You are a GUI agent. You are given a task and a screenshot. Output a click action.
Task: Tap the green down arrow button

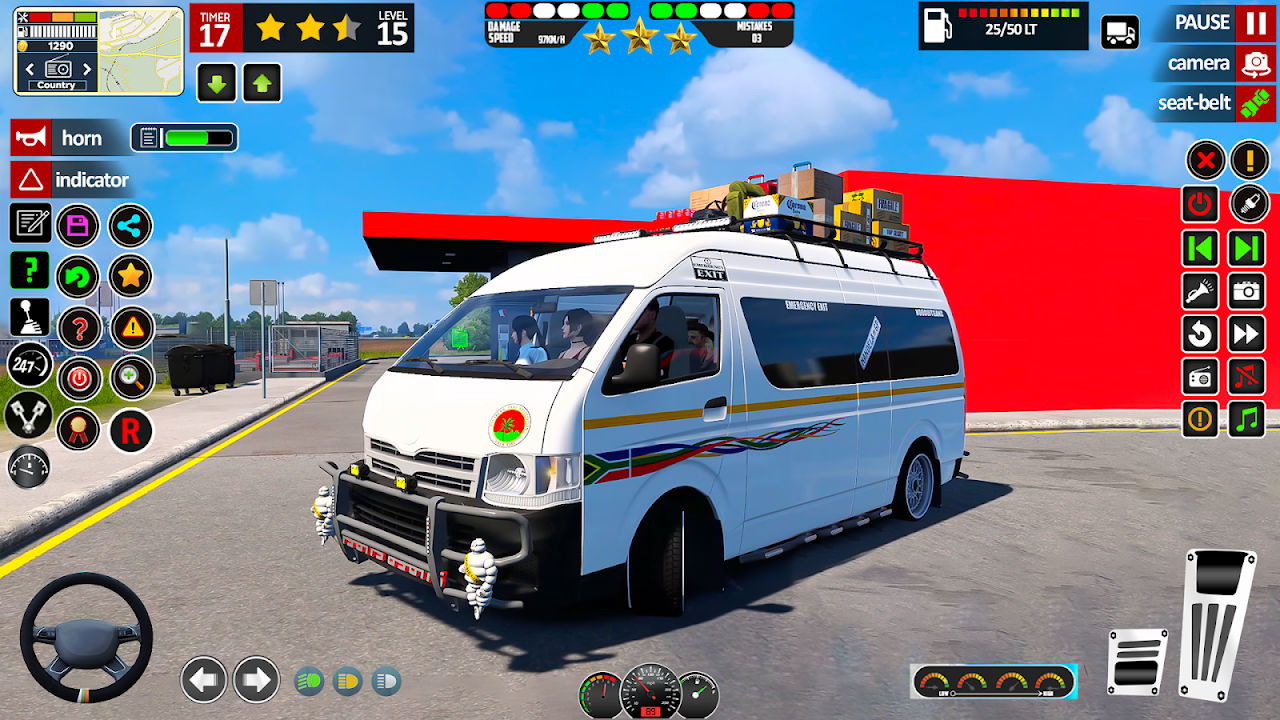tap(216, 83)
